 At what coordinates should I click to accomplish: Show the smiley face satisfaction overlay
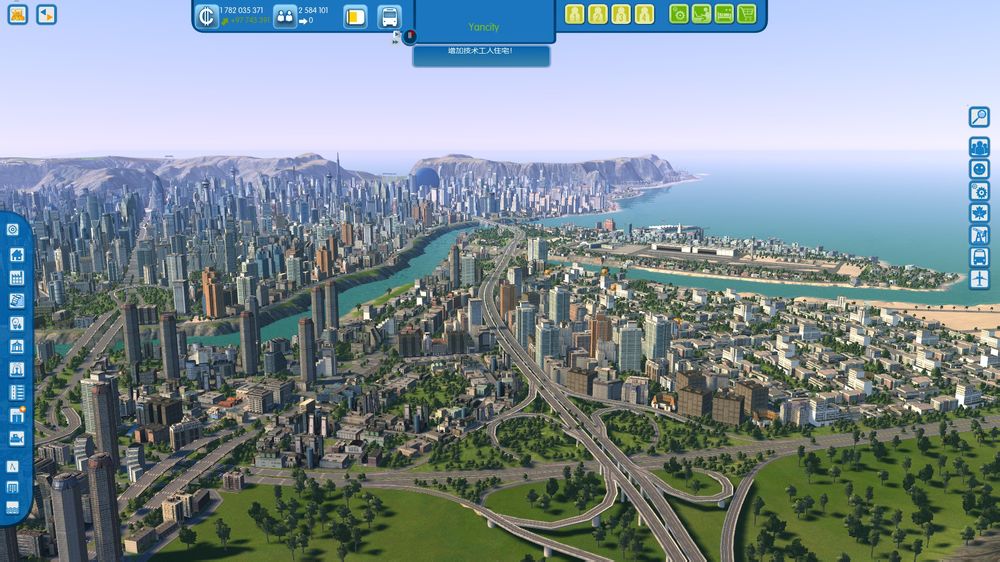pyautogui.click(x=979, y=169)
